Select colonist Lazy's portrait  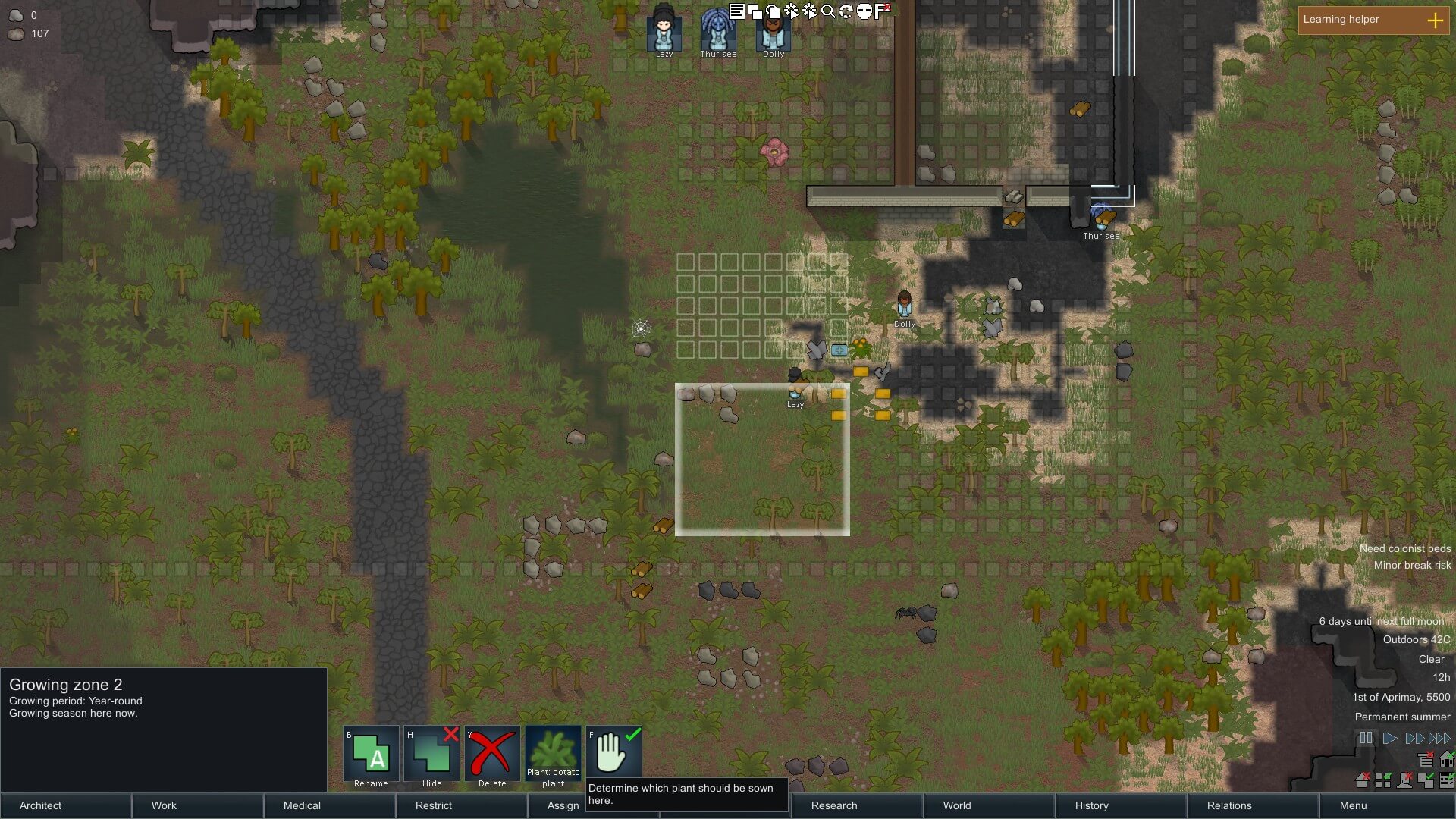[x=664, y=32]
